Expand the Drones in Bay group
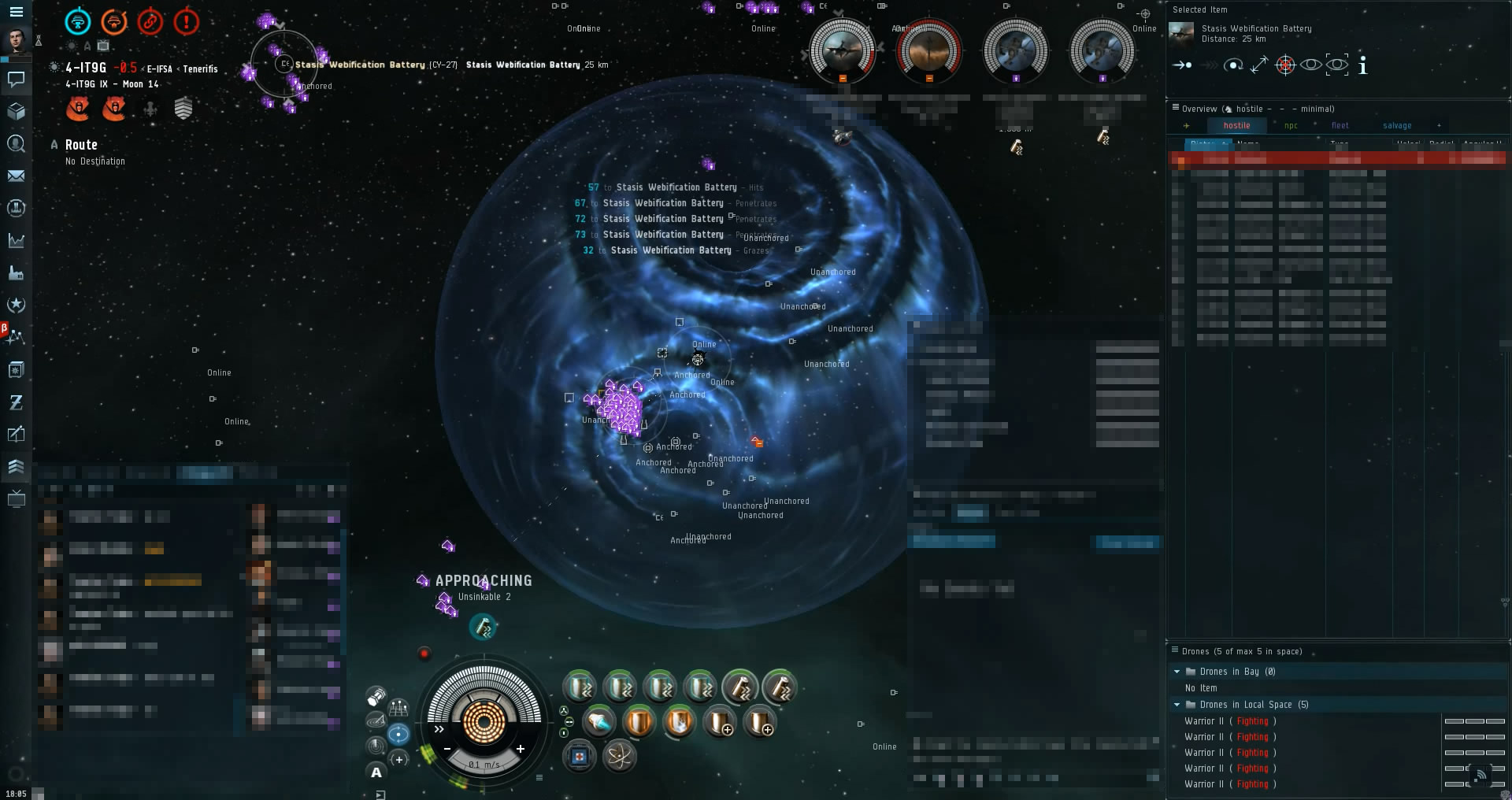The width and height of the screenshot is (1512, 800). tap(1177, 672)
